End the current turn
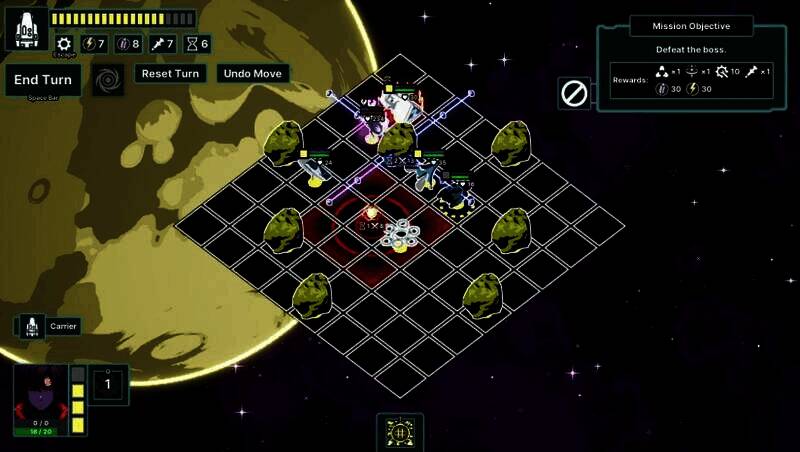This screenshot has width=800, height=452. (43, 81)
